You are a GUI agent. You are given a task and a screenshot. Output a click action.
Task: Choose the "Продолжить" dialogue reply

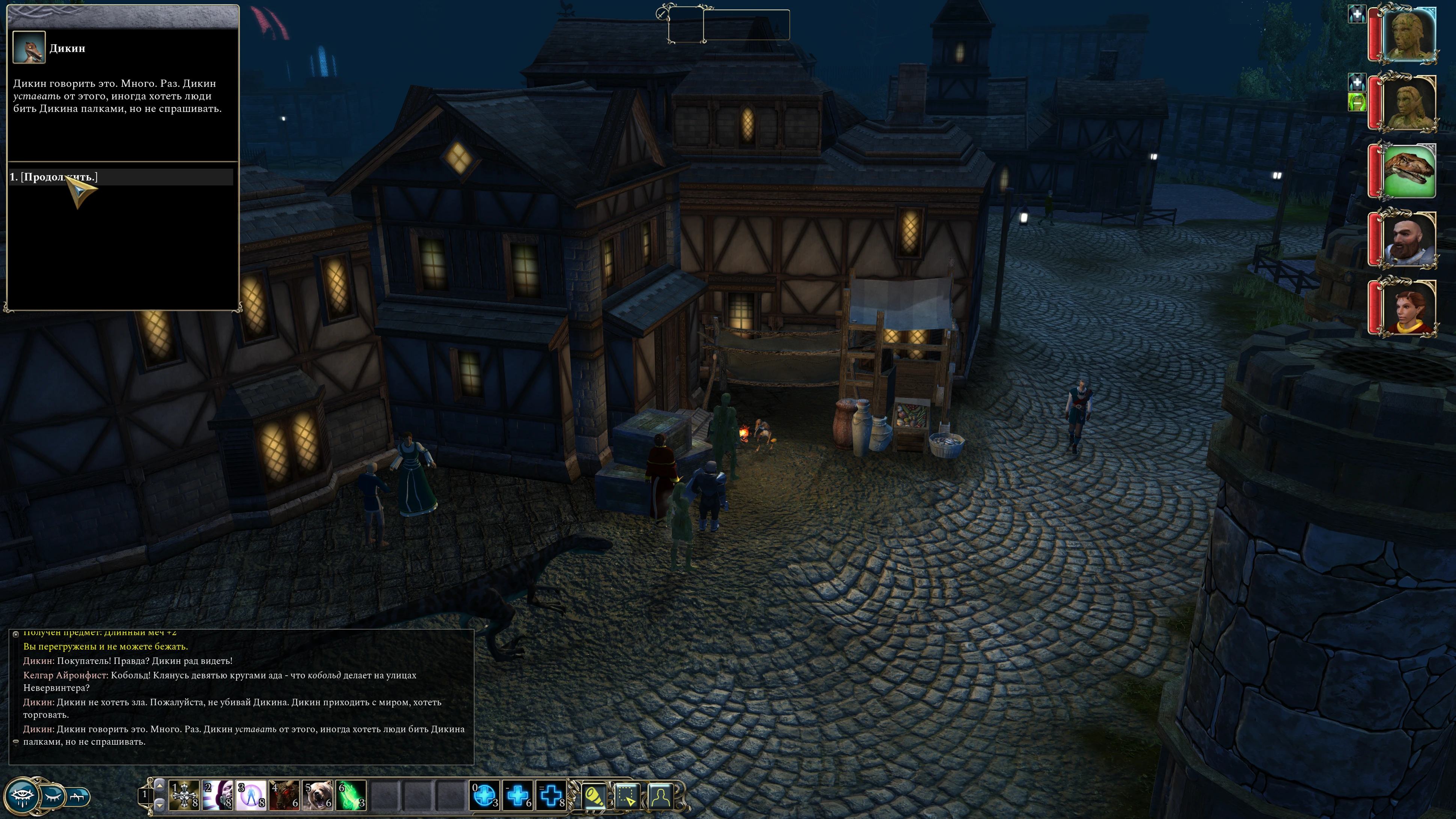54,177
